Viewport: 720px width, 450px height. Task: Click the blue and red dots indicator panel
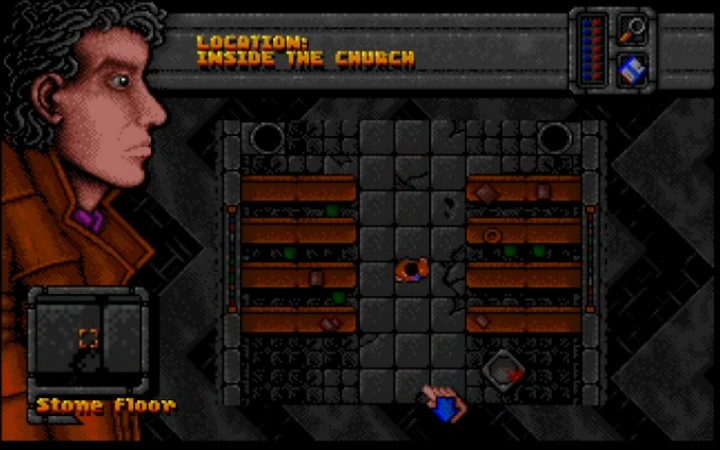(x=595, y=48)
